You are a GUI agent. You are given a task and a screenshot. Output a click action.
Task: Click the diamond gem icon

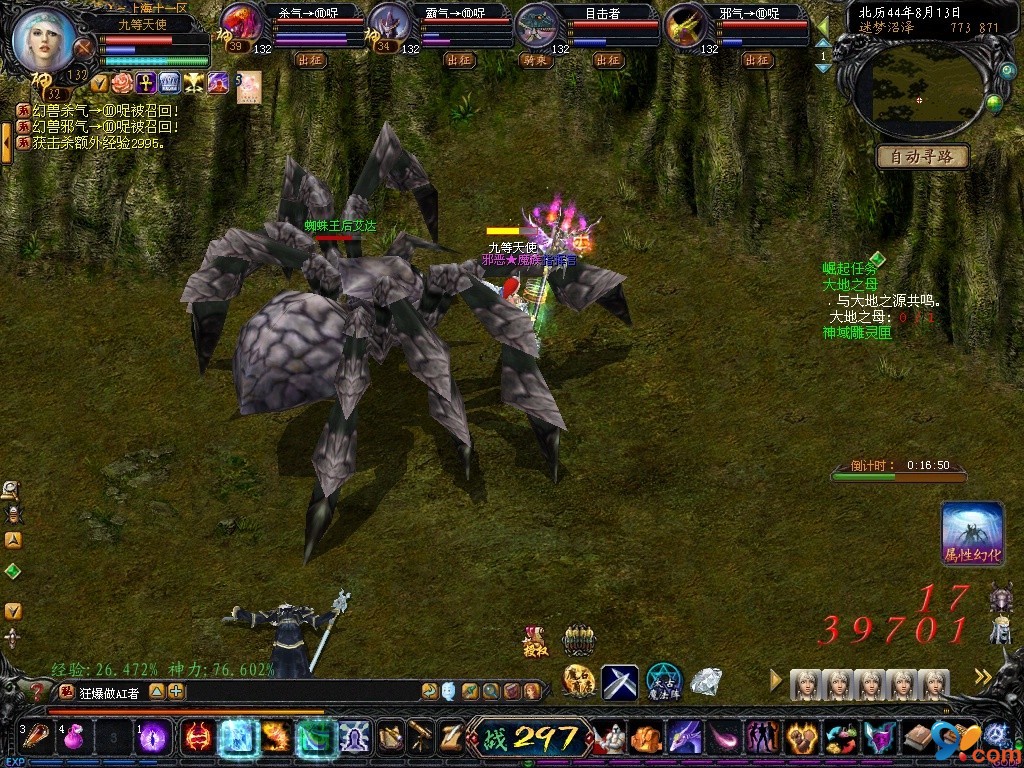(706, 682)
